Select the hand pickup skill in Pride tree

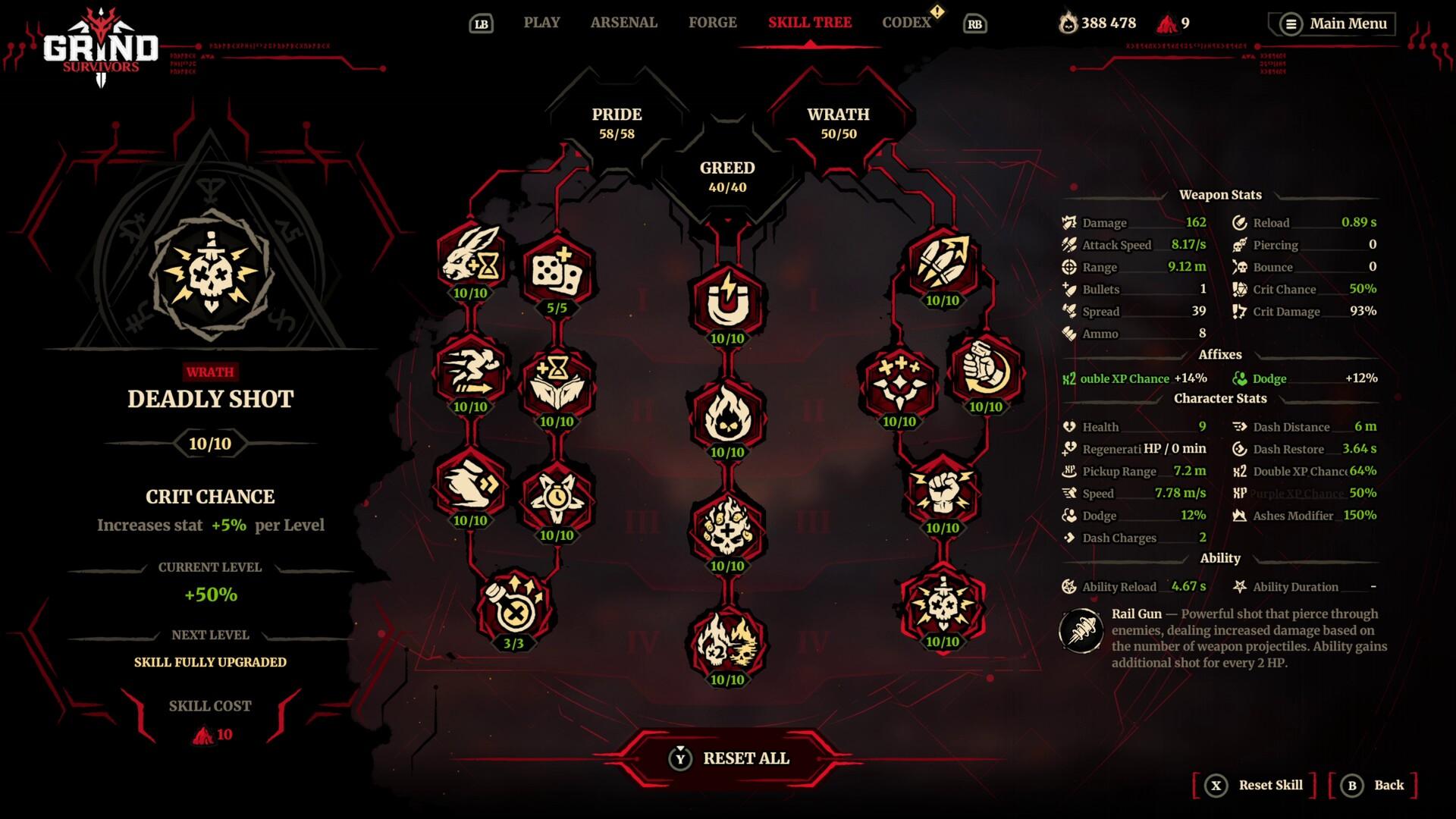point(469,485)
